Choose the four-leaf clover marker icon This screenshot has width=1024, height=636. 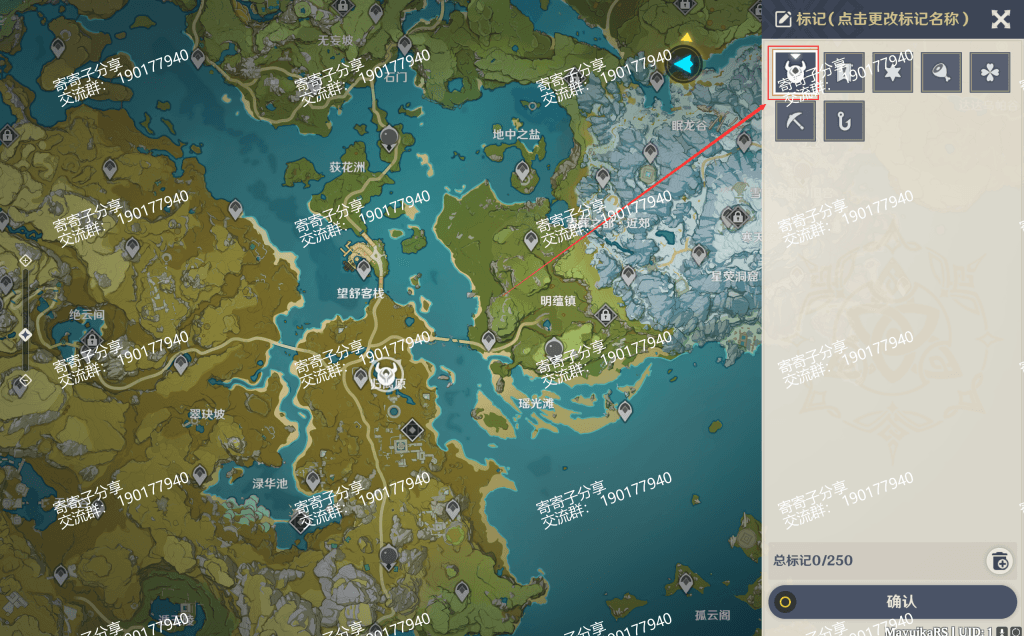click(989, 72)
